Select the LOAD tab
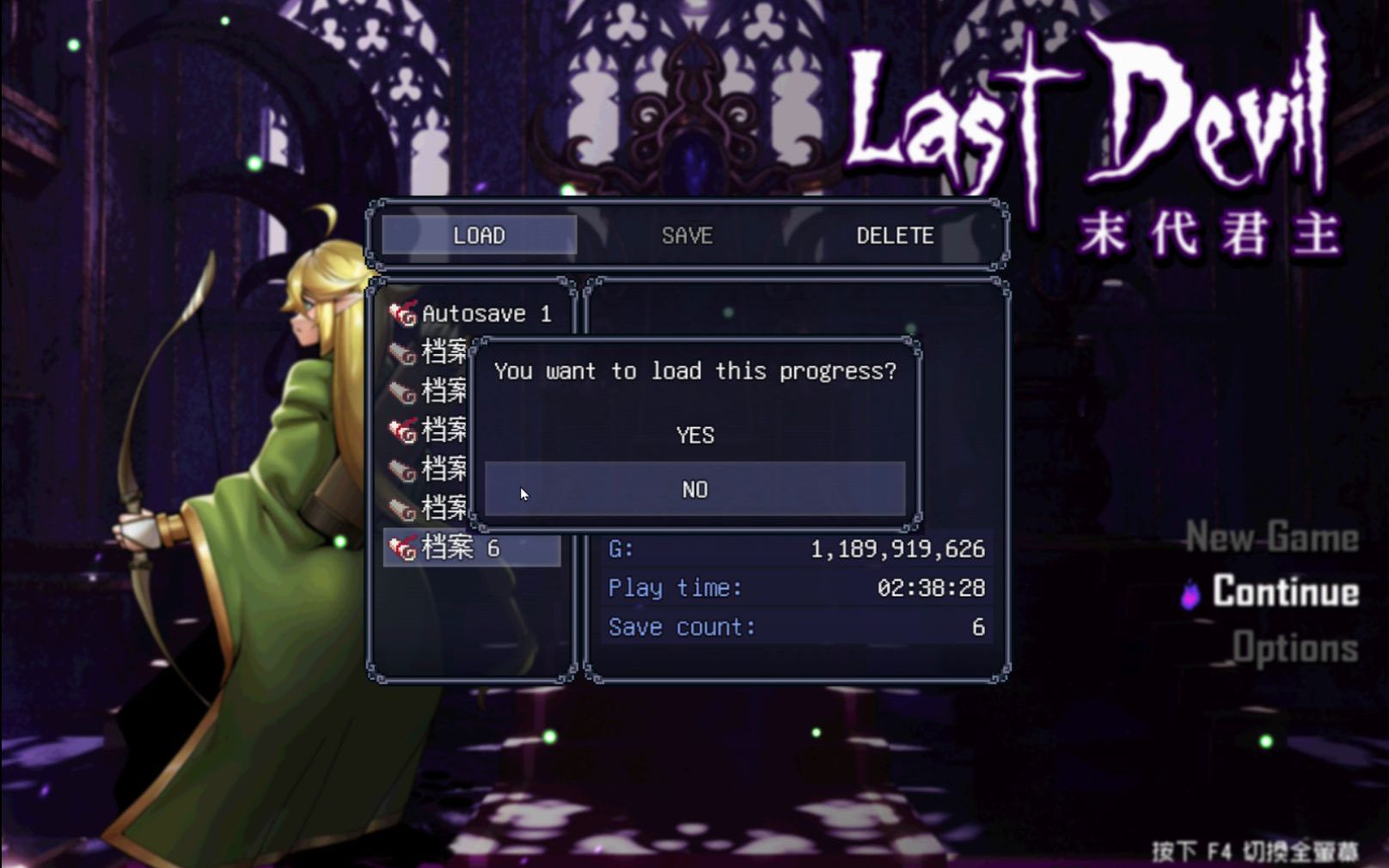The height and width of the screenshot is (868, 1389). (480, 235)
